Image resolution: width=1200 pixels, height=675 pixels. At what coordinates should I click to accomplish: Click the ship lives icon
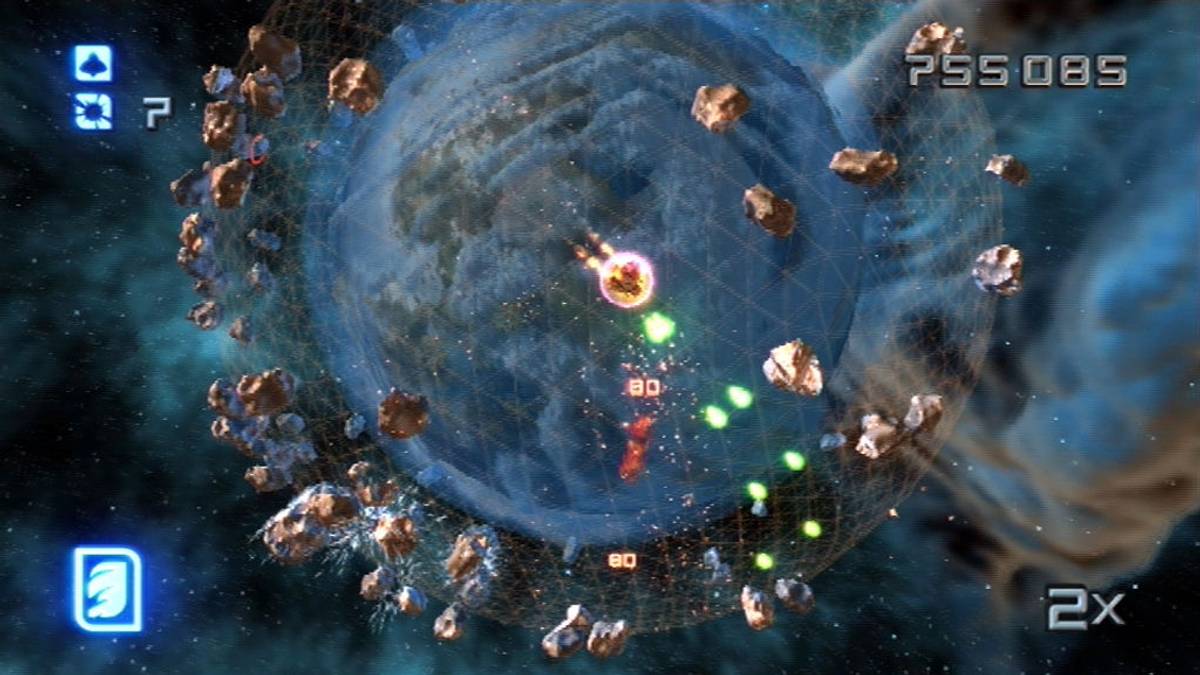tap(93, 63)
